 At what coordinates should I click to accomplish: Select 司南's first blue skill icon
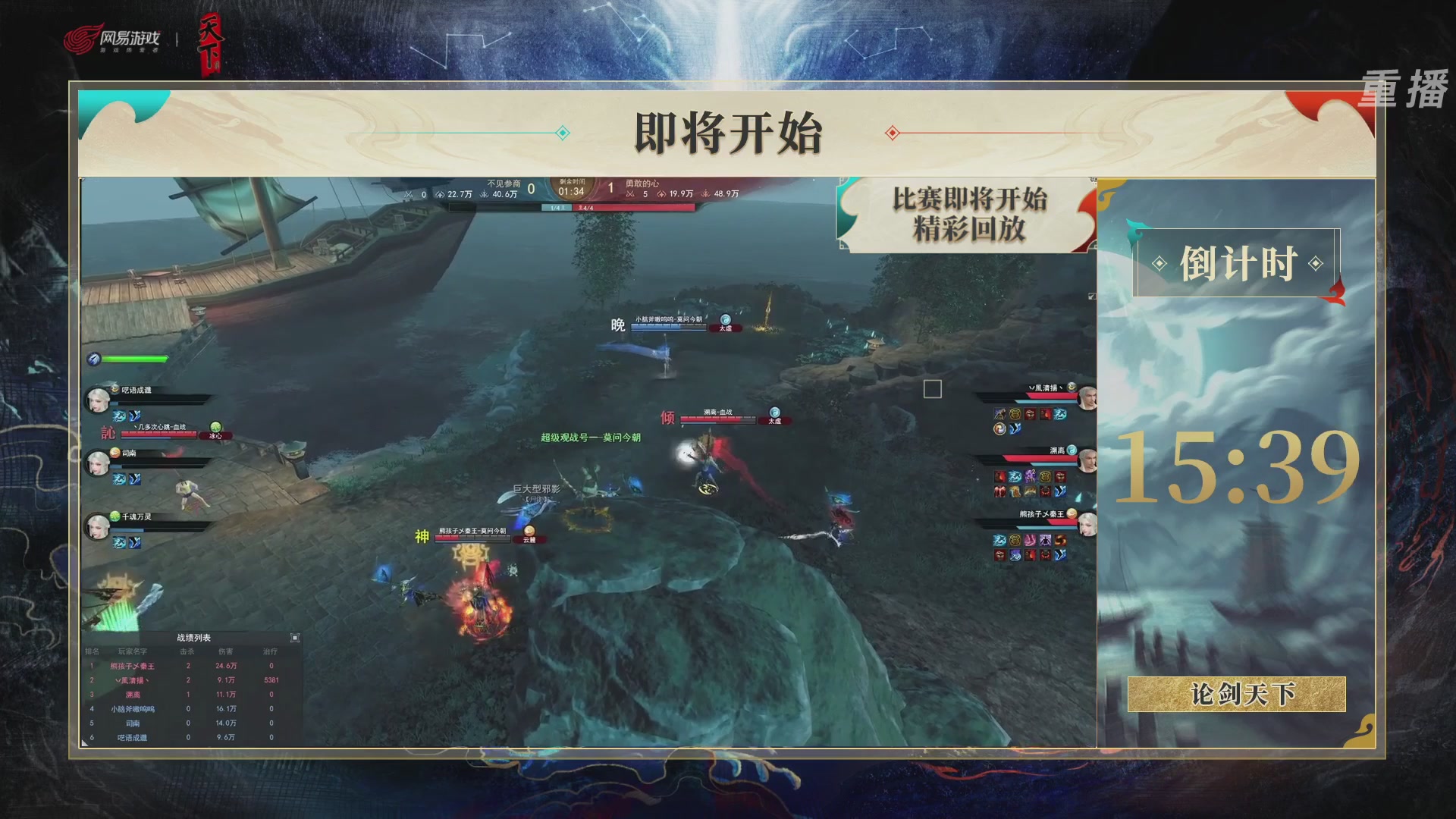click(x=118, y=478)
